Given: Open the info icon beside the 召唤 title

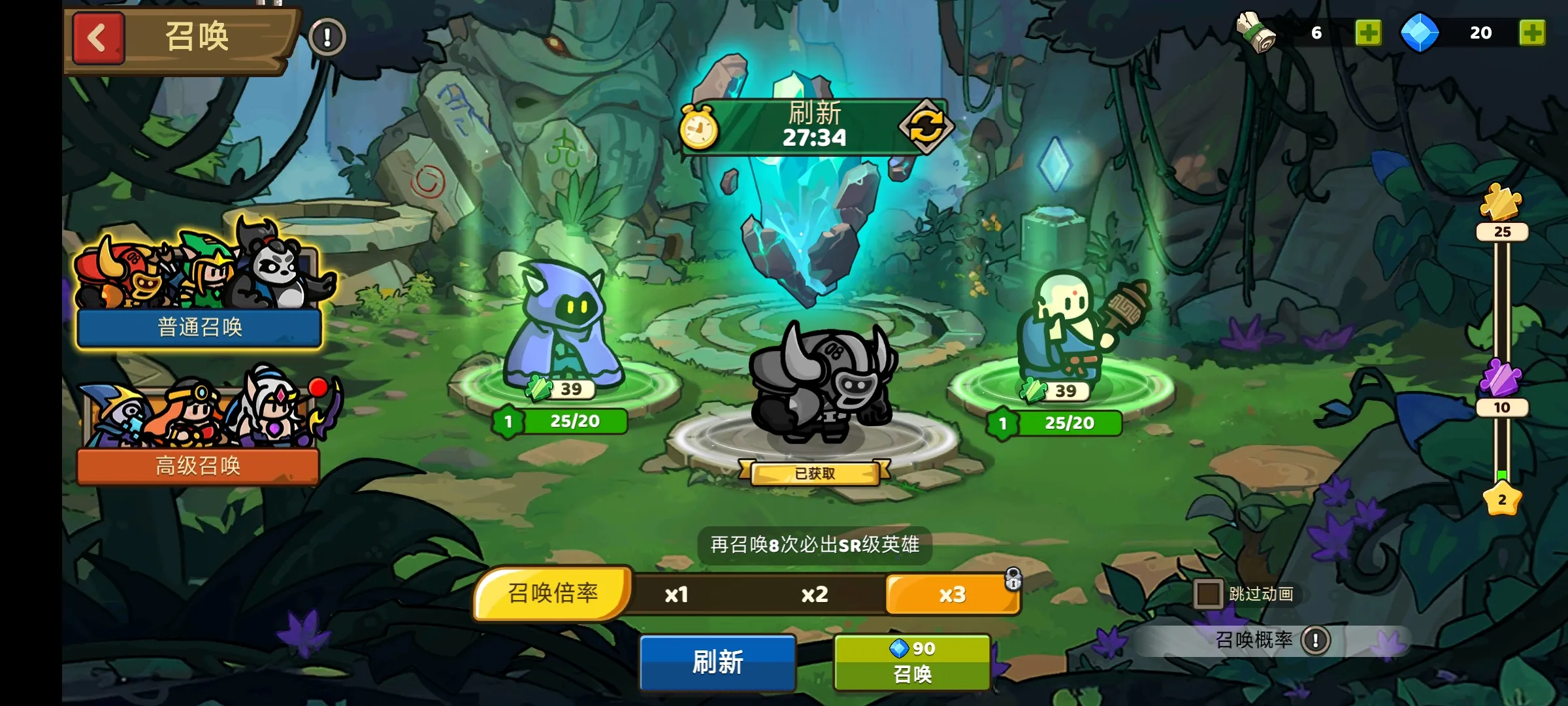Looking at the screenshot, I should point(327,37).
